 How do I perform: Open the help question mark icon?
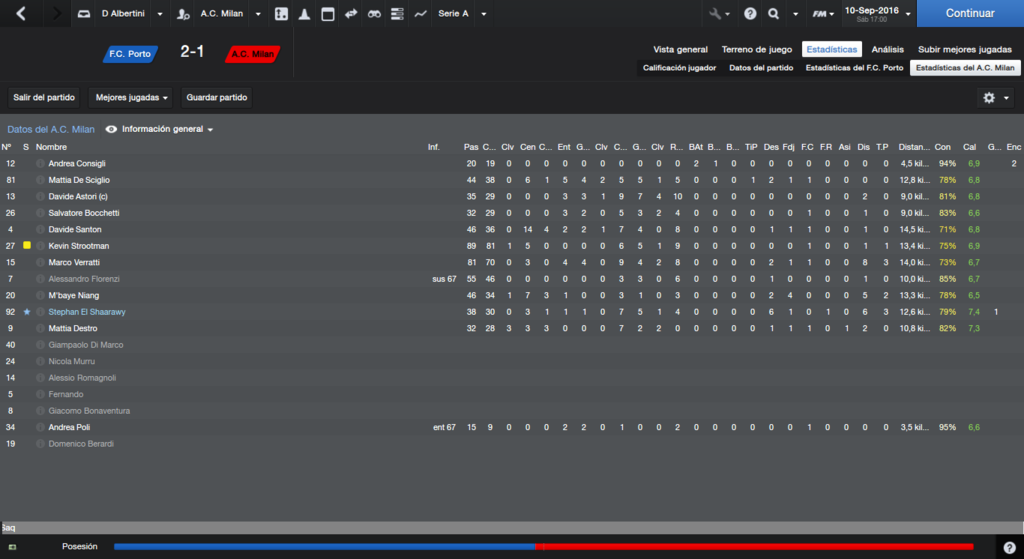coord(750,14)
